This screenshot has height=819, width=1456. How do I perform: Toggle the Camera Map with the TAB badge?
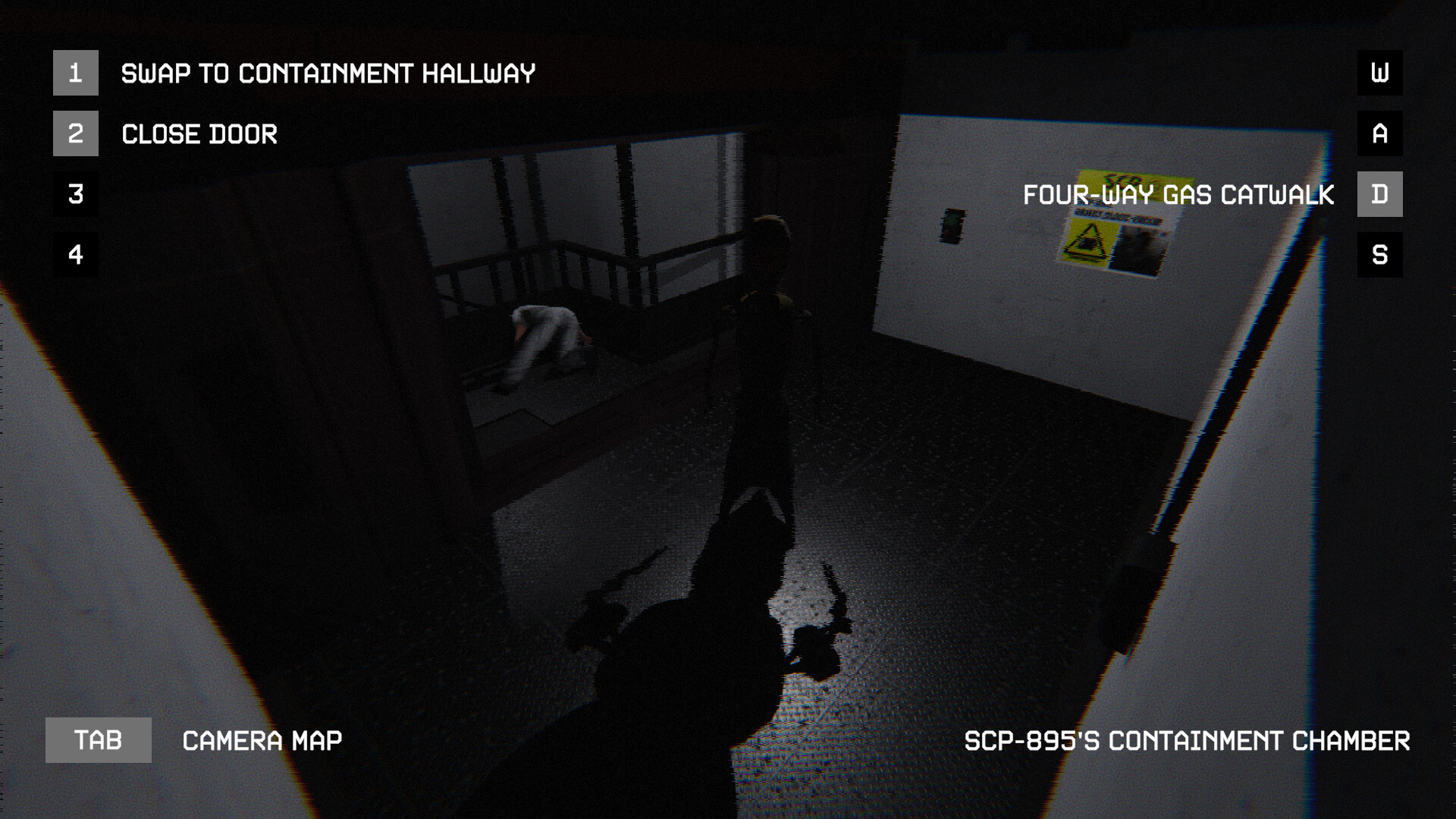[x=99, y=739]
